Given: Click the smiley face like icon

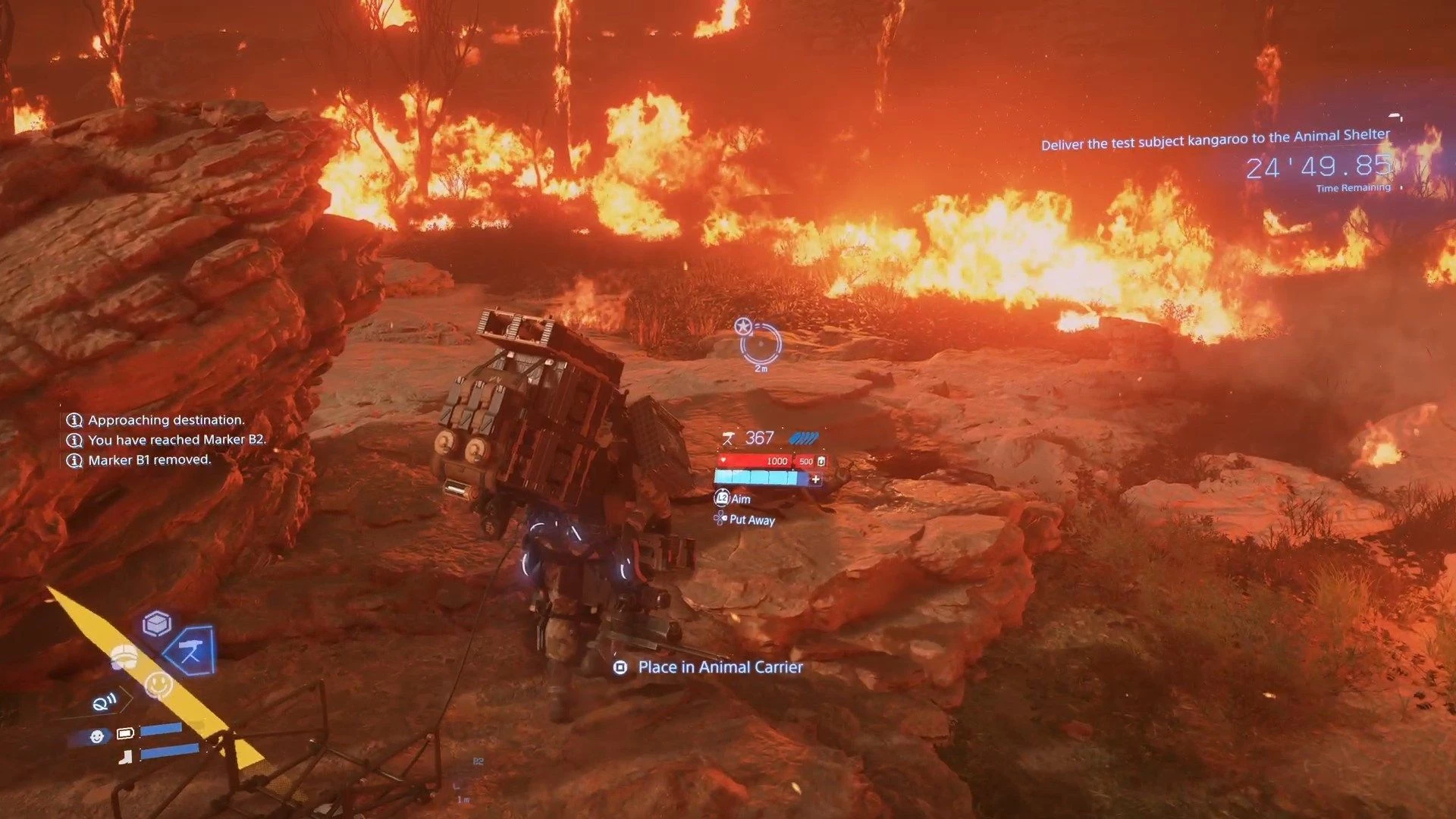Looking at the screenshot, I should click(x=158, y=684).
